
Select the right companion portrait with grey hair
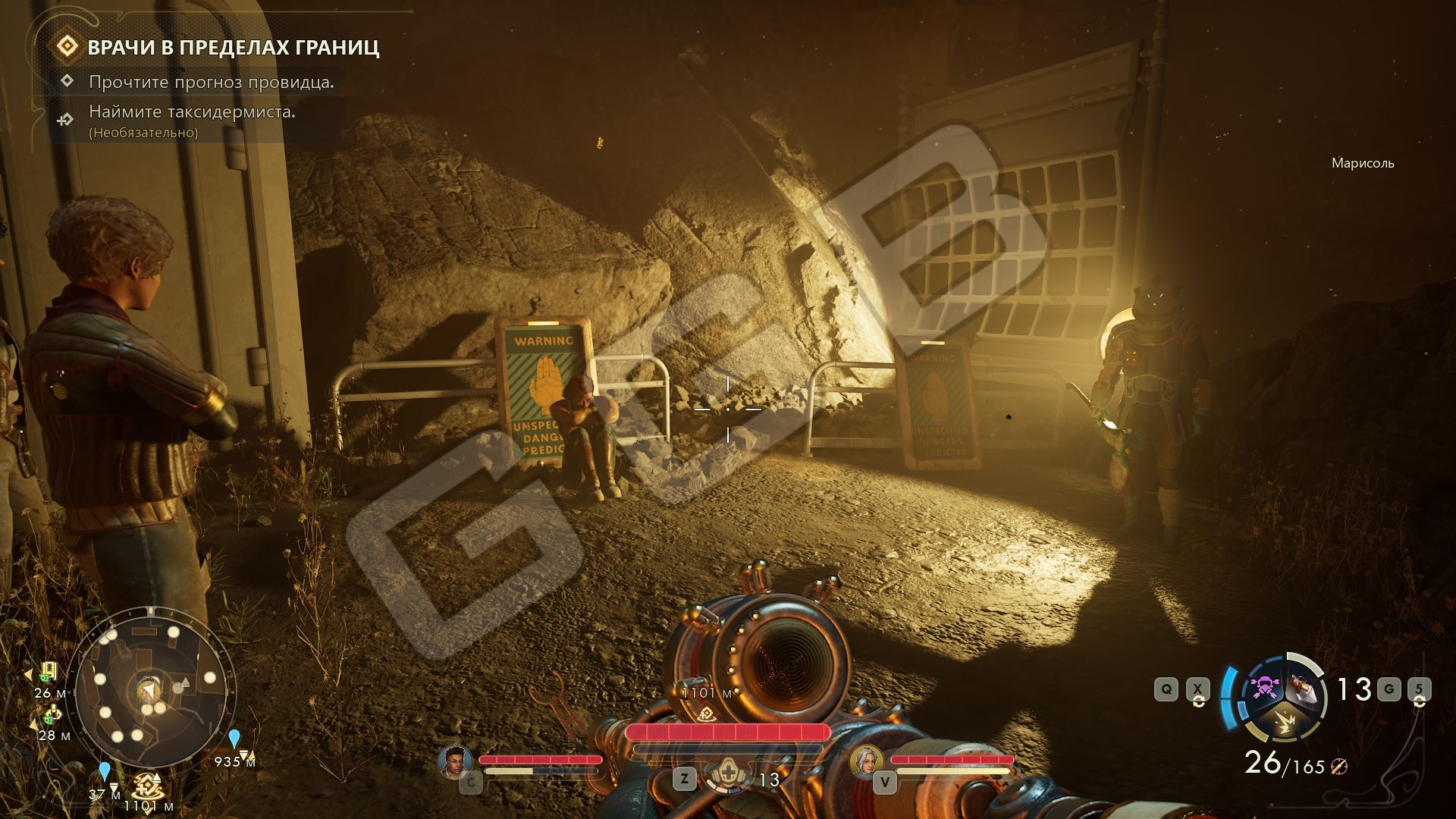pos(866,761)
